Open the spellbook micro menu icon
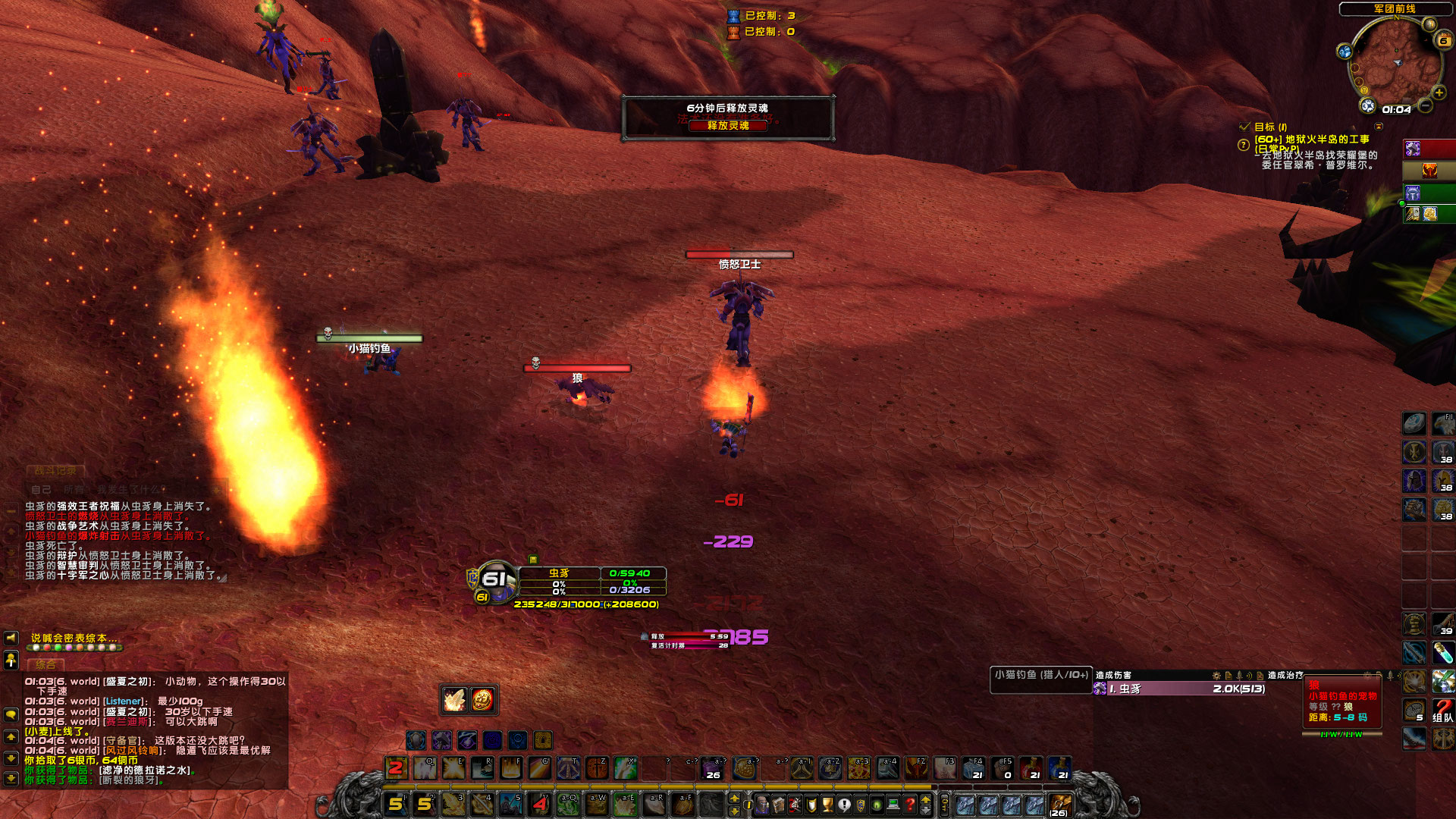 pos(780,805)
